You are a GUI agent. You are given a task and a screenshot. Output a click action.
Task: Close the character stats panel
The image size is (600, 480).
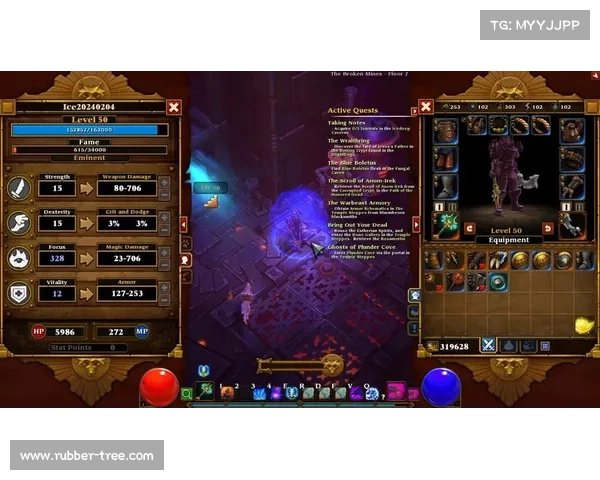[174, 107]
